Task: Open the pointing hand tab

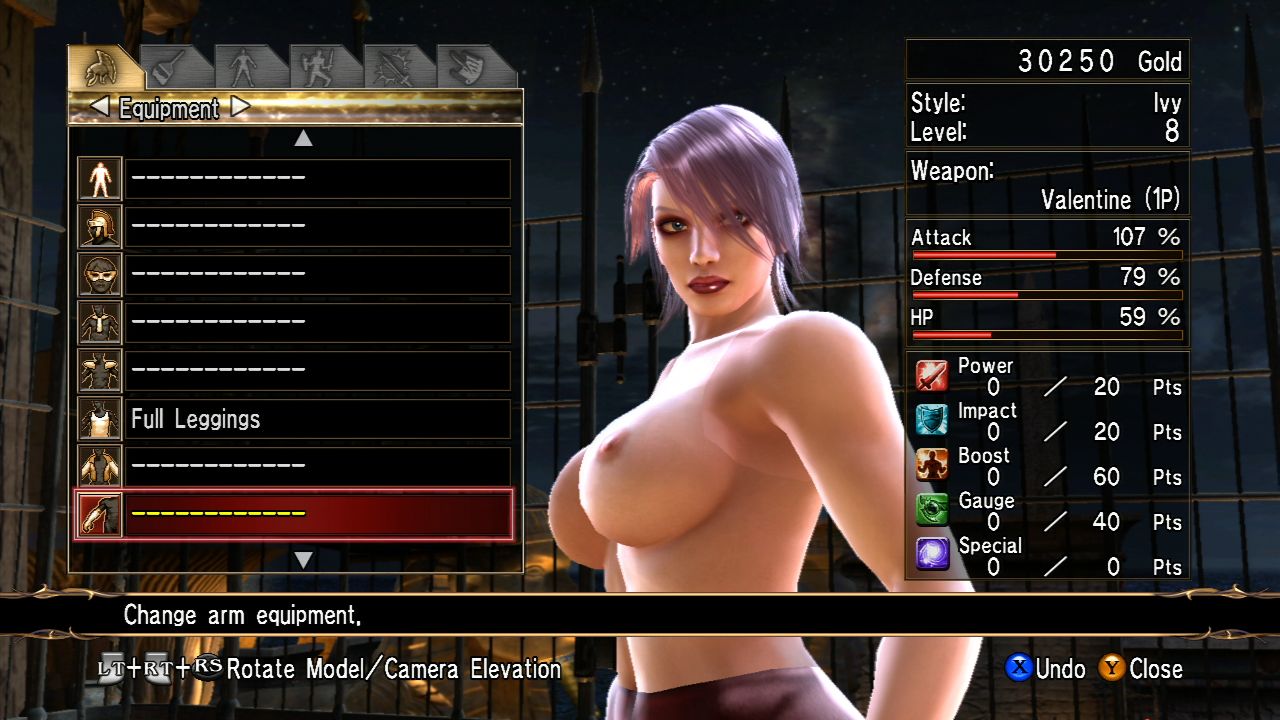Action: coord(470,68)
